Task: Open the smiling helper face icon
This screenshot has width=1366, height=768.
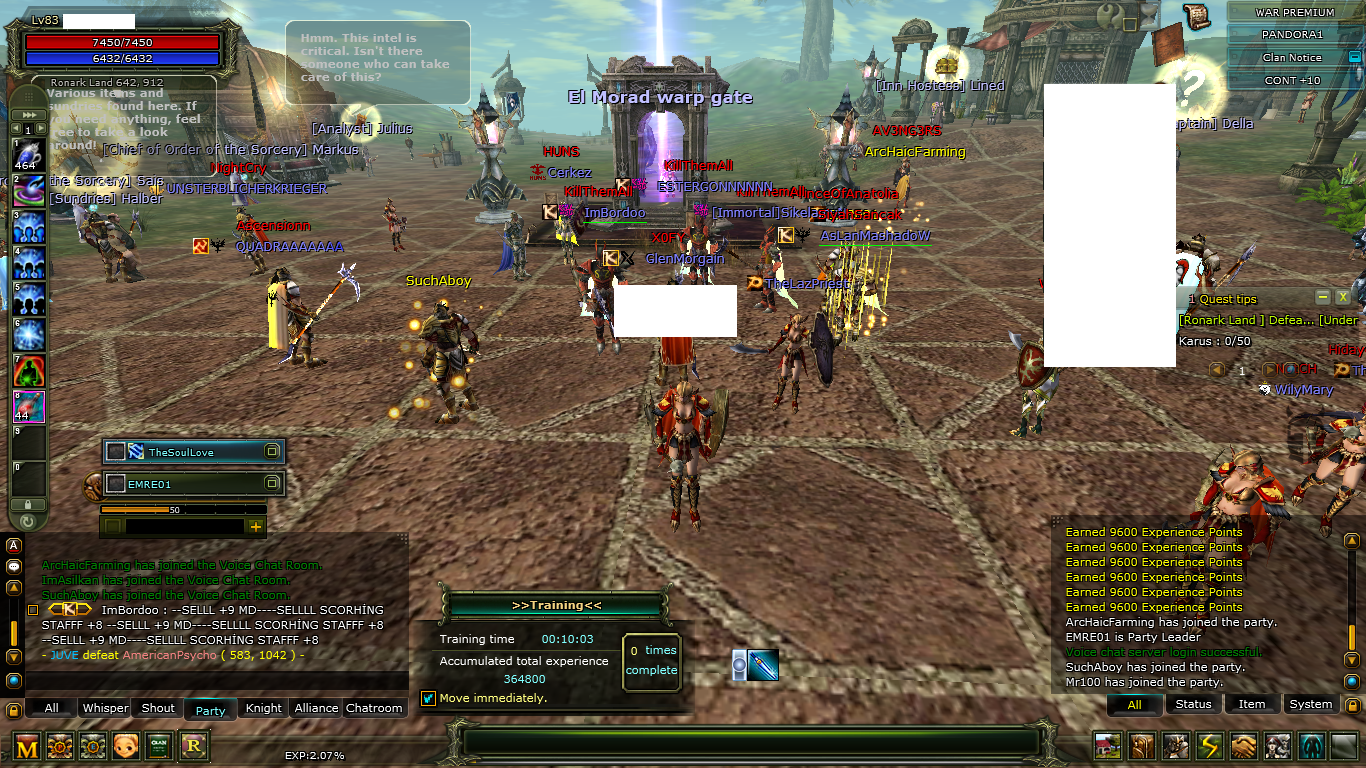Action: [126, 747]
